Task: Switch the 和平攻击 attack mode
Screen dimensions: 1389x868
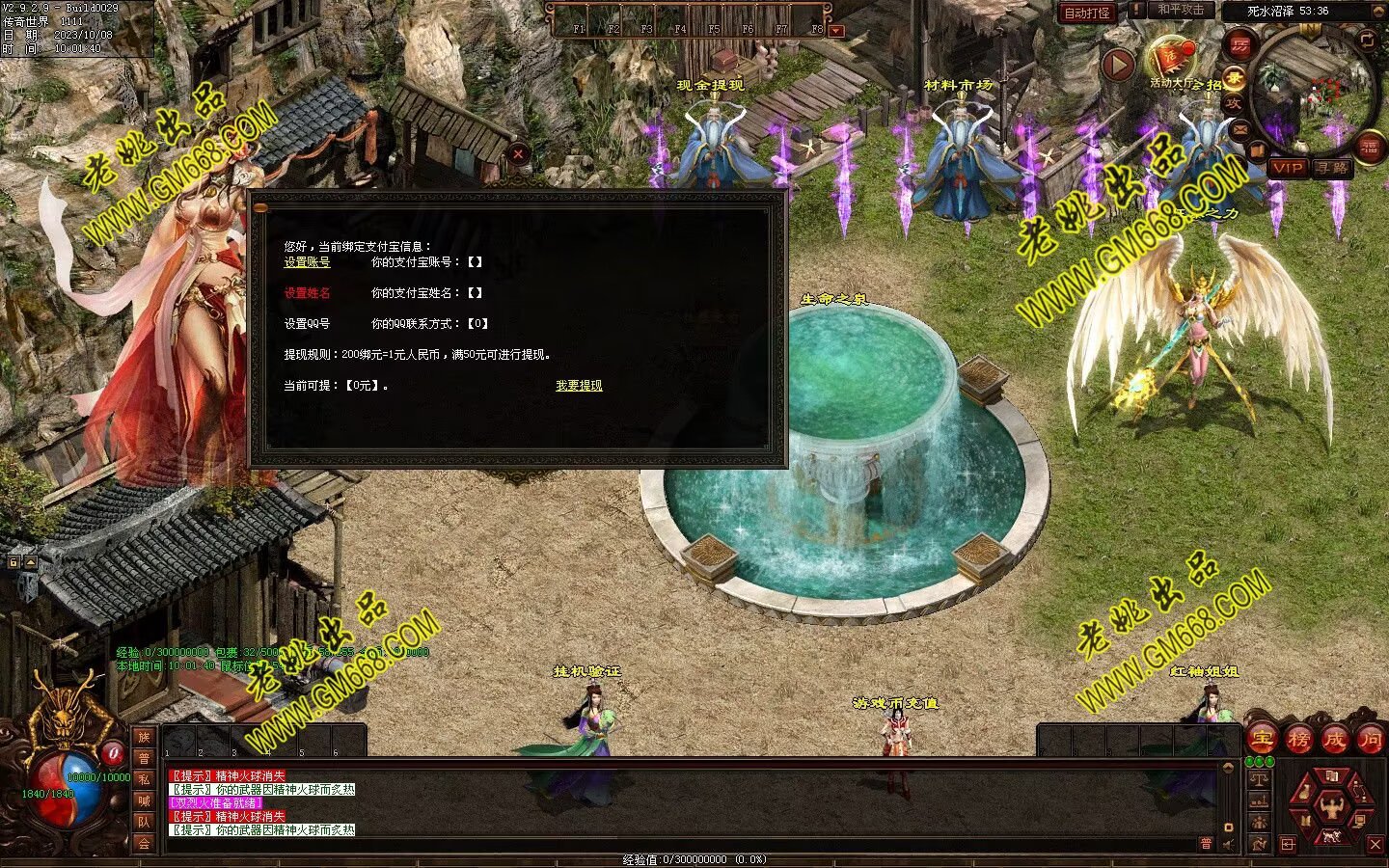Action: [1181, 10]
